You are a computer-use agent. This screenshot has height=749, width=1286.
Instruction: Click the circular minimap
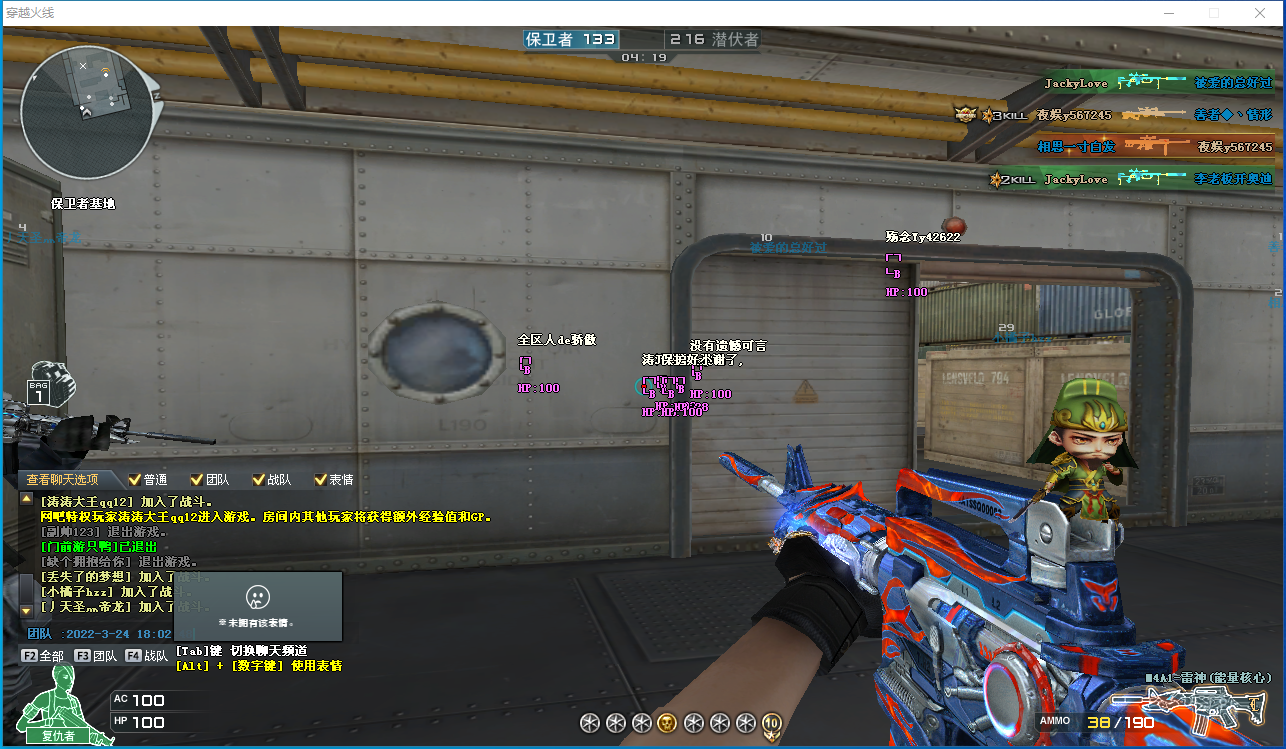[x=87, y=112]
